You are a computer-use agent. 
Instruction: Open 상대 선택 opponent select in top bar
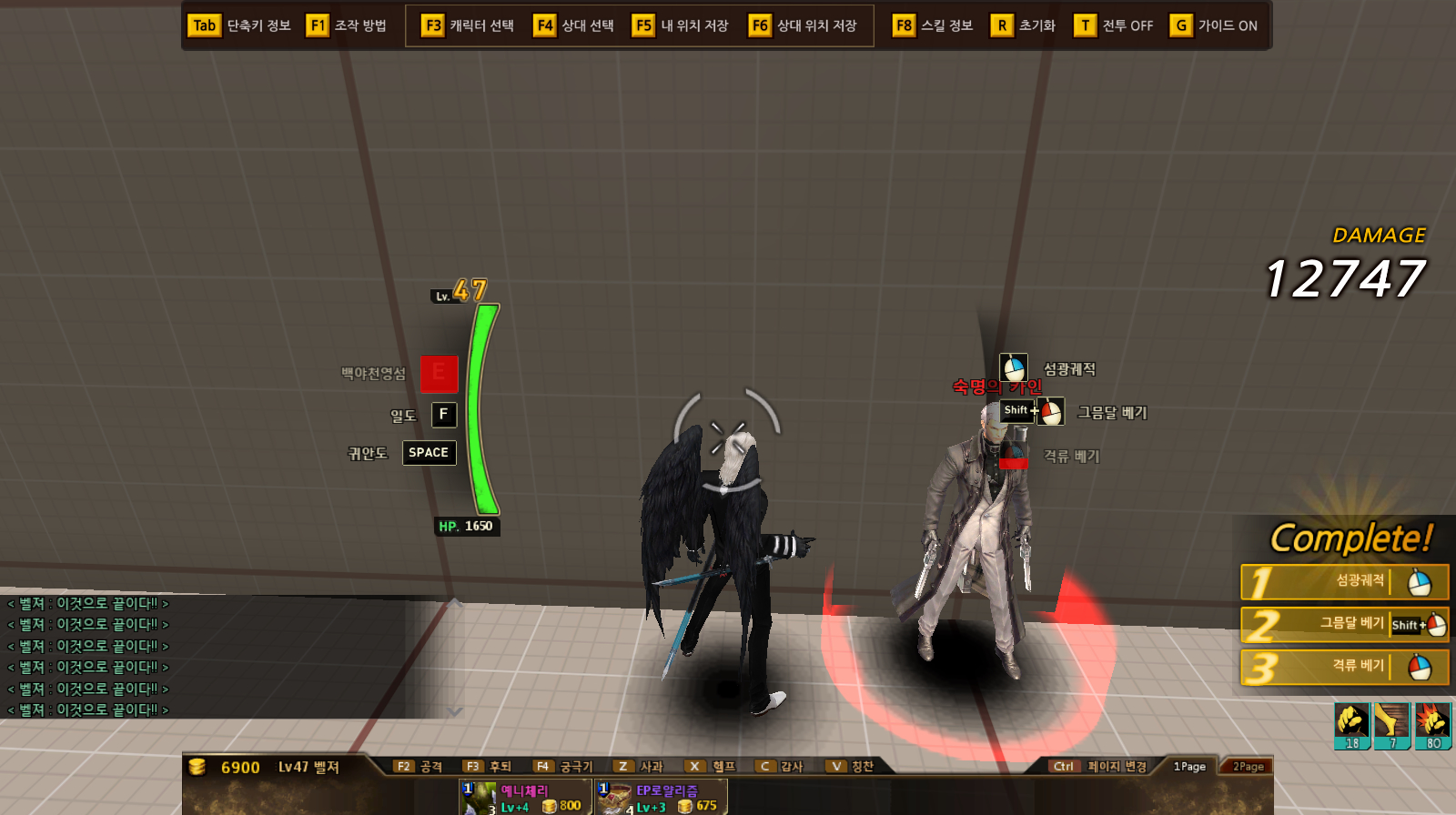tap(574, 25)
